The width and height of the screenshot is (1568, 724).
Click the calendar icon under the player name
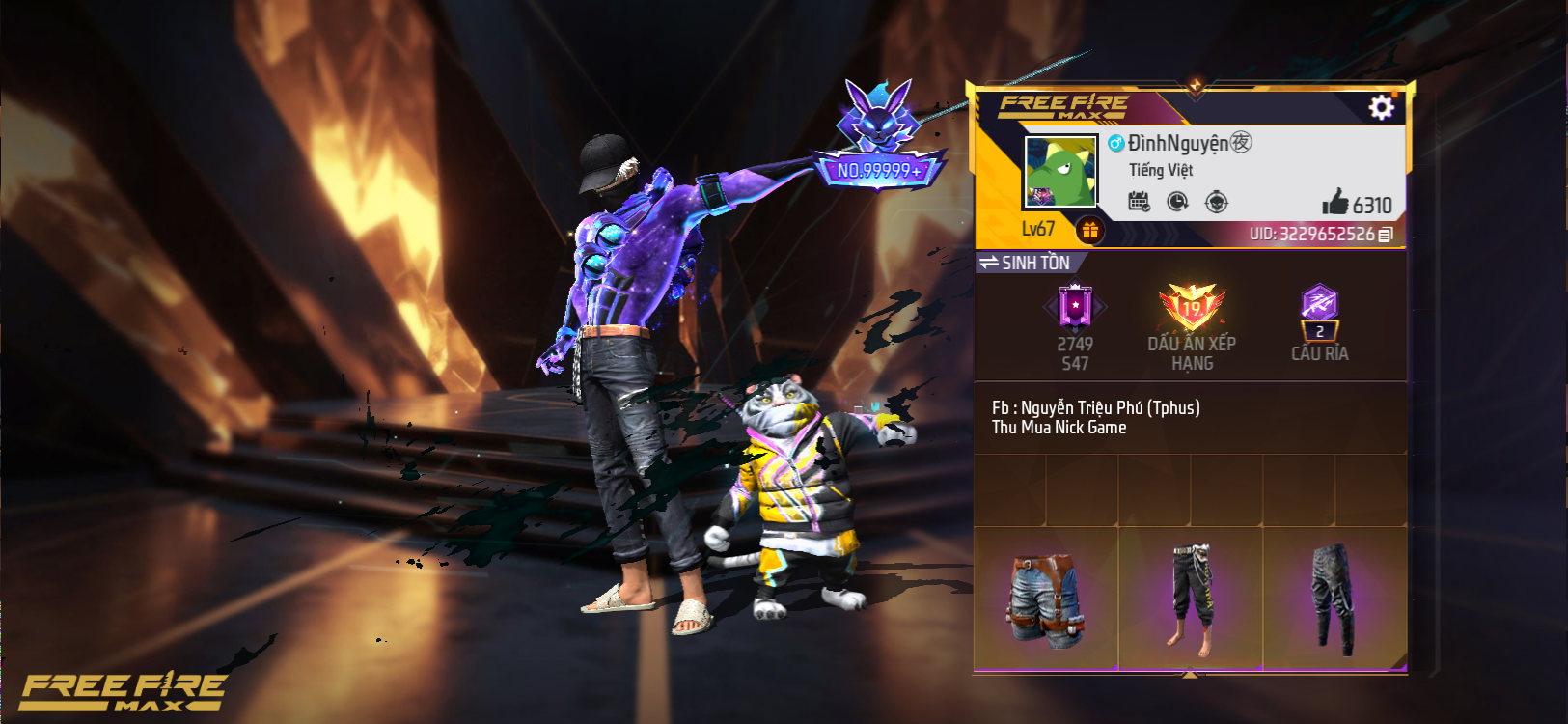click(x=1139, y=202)
